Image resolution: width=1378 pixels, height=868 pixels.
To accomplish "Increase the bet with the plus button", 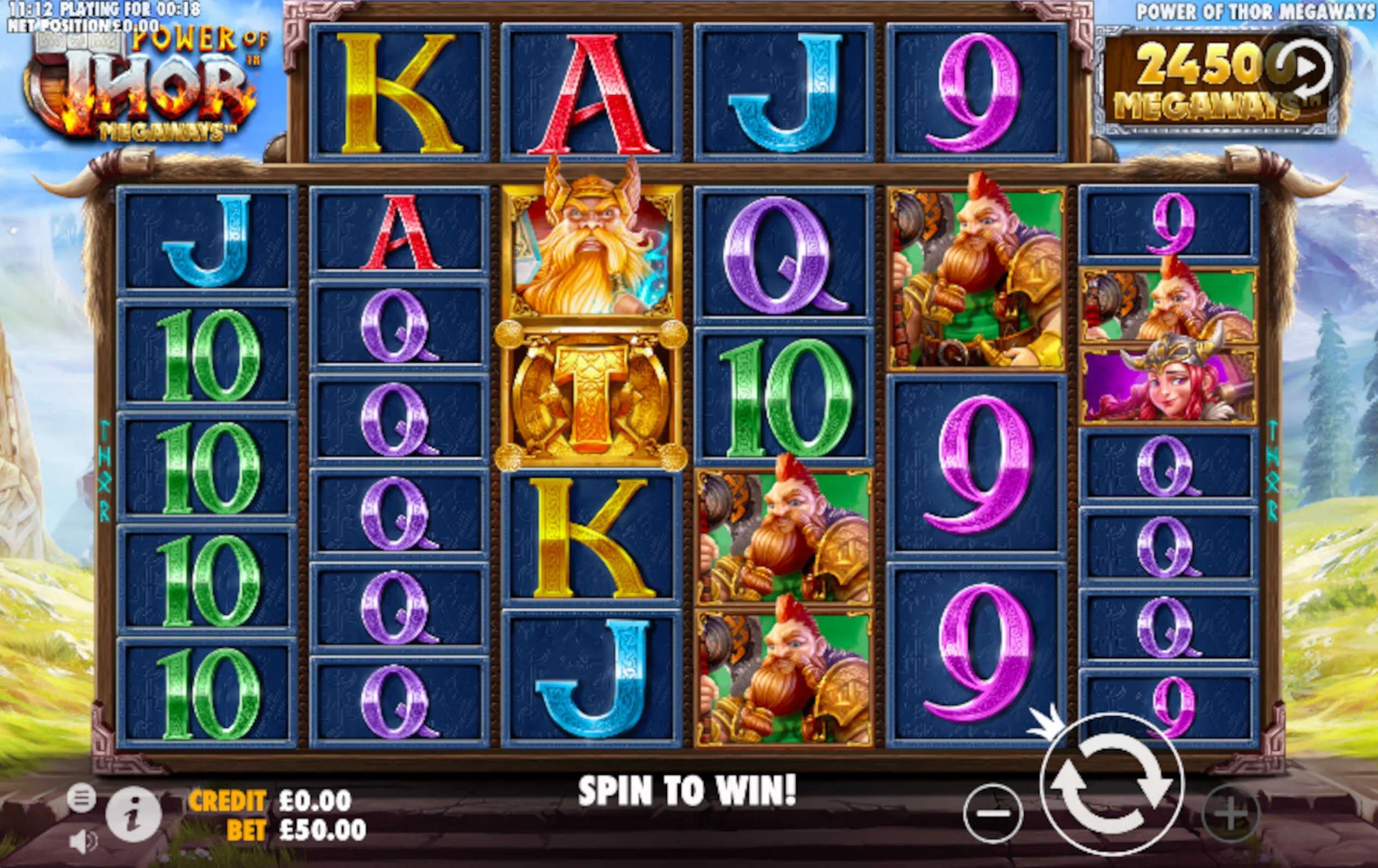I will click(1231, 813).
